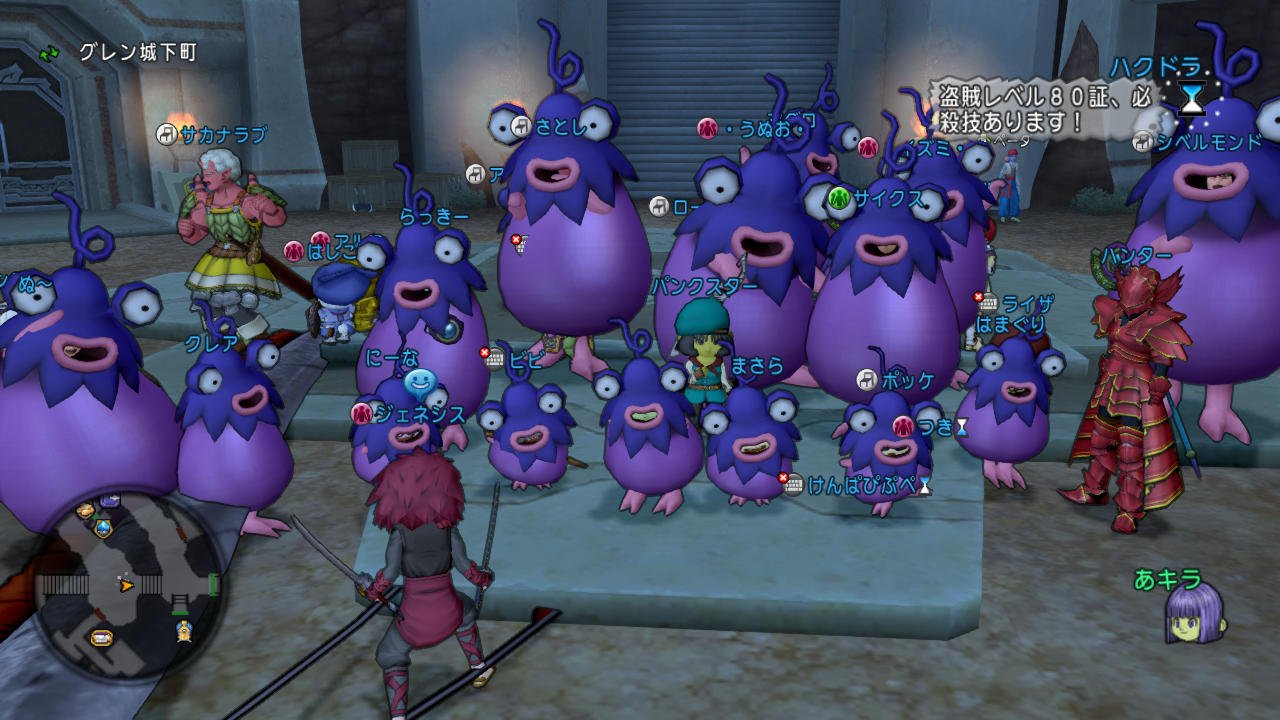Choose the らっきー player name tag
This screenshot has width=1280, height=720.
click(x=433, y=216)
